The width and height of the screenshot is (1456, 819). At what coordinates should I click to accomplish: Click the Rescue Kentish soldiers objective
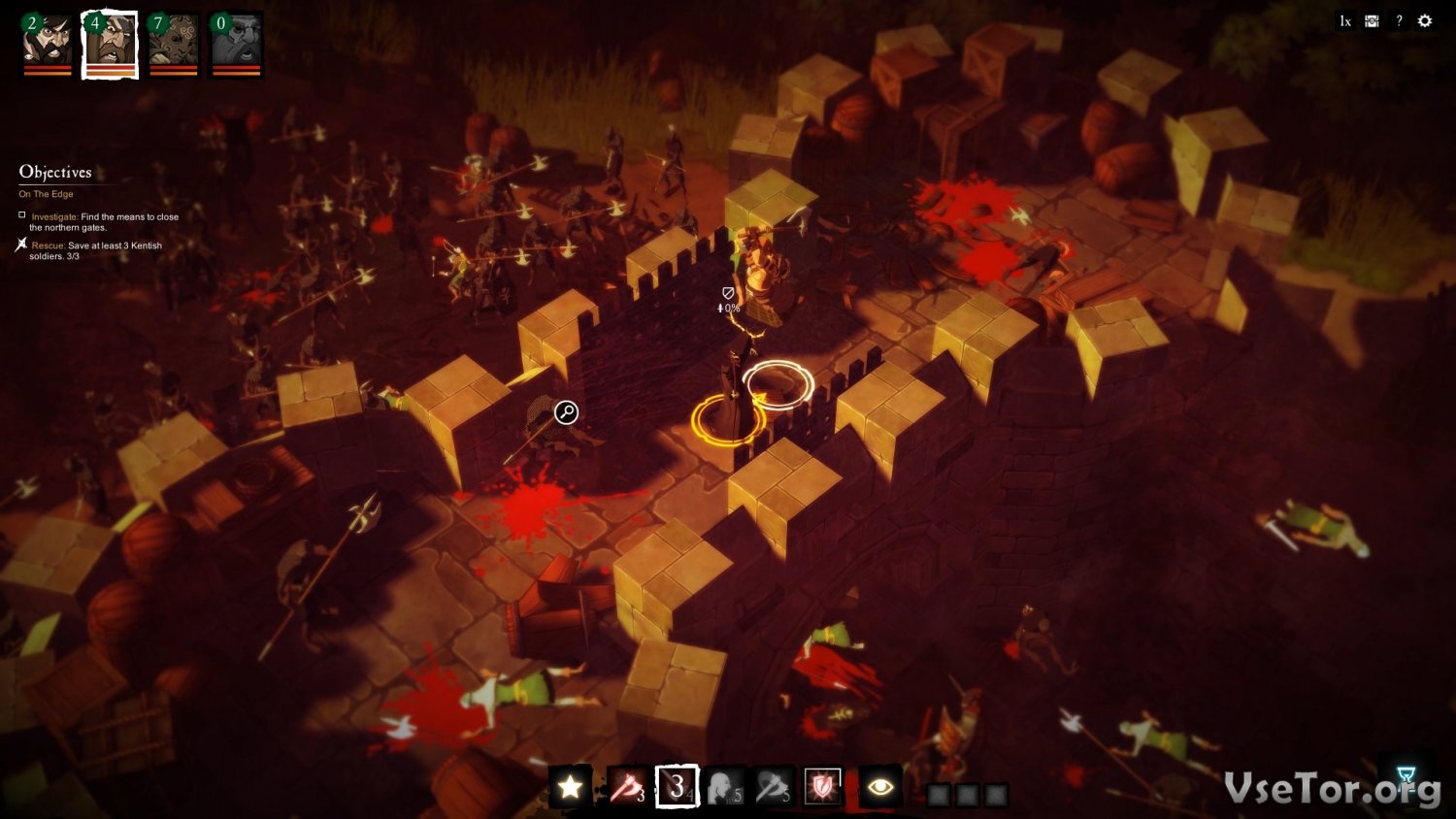tap(95, 250)
